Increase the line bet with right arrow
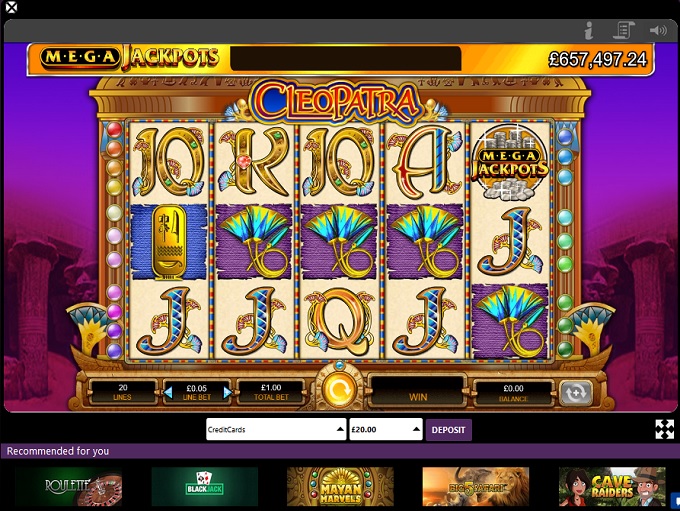680x511 pixels. tap(228, 392)
